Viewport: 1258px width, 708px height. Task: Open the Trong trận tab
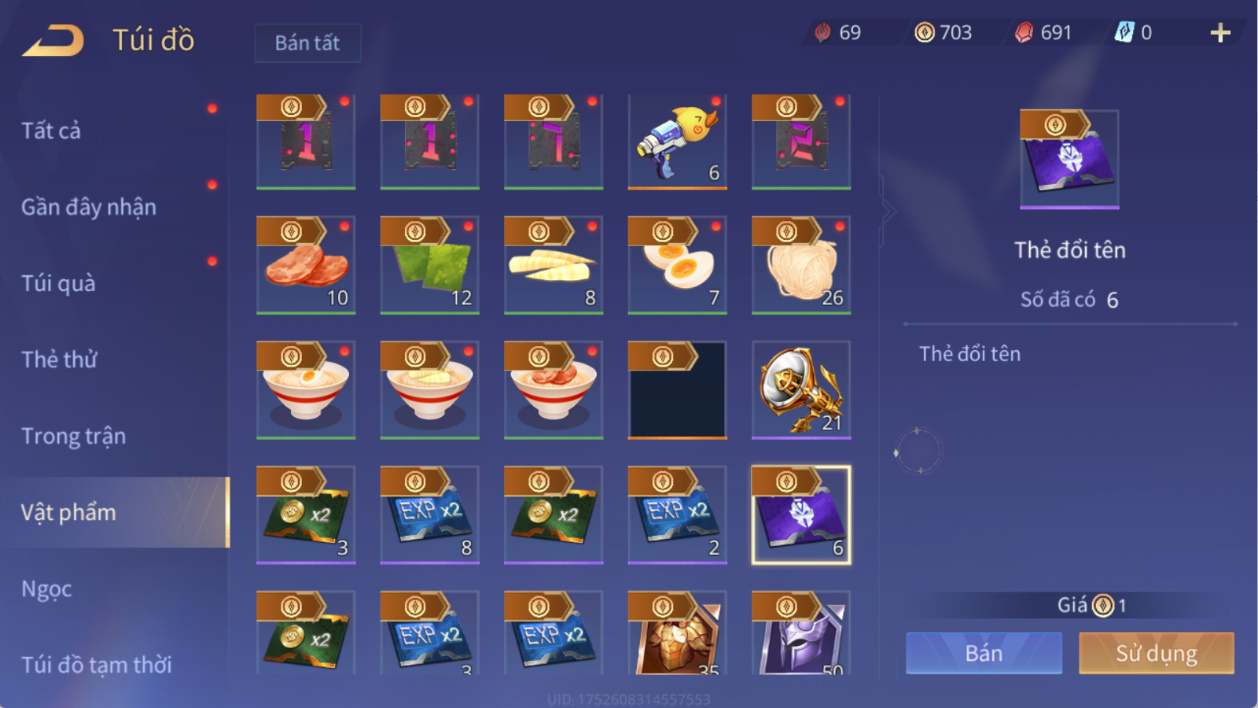74,436
